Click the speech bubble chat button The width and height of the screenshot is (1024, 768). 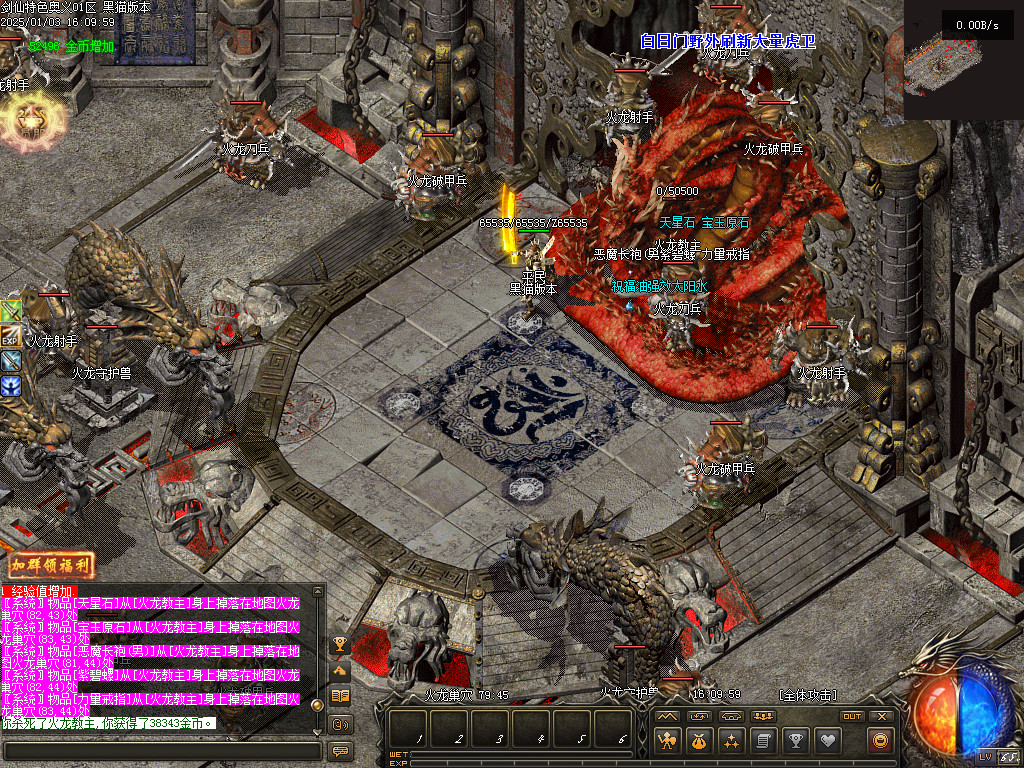[x=340, y=750]
